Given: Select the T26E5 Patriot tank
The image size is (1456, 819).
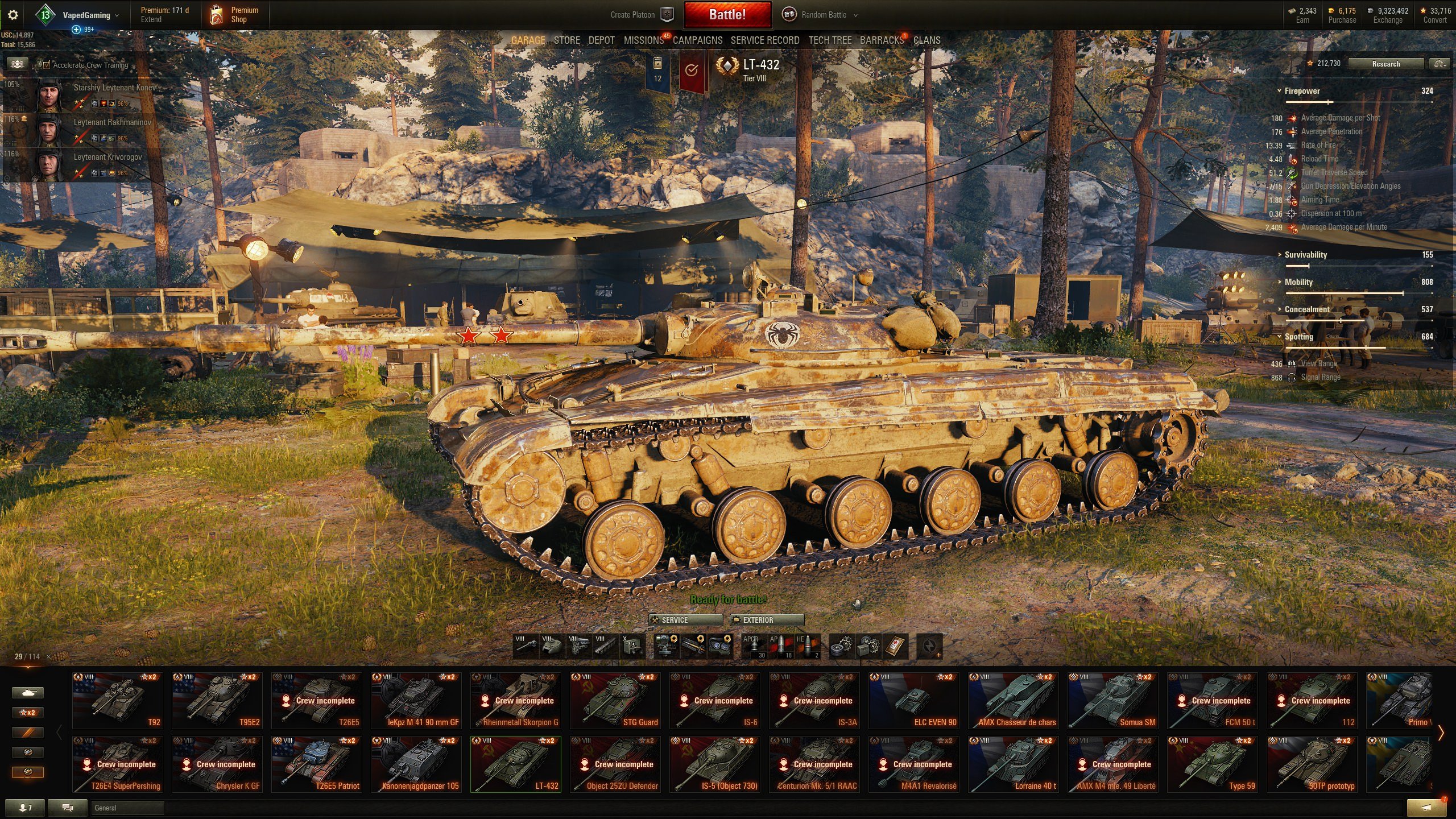Looking at the screenshot, I should click(317, 764).
